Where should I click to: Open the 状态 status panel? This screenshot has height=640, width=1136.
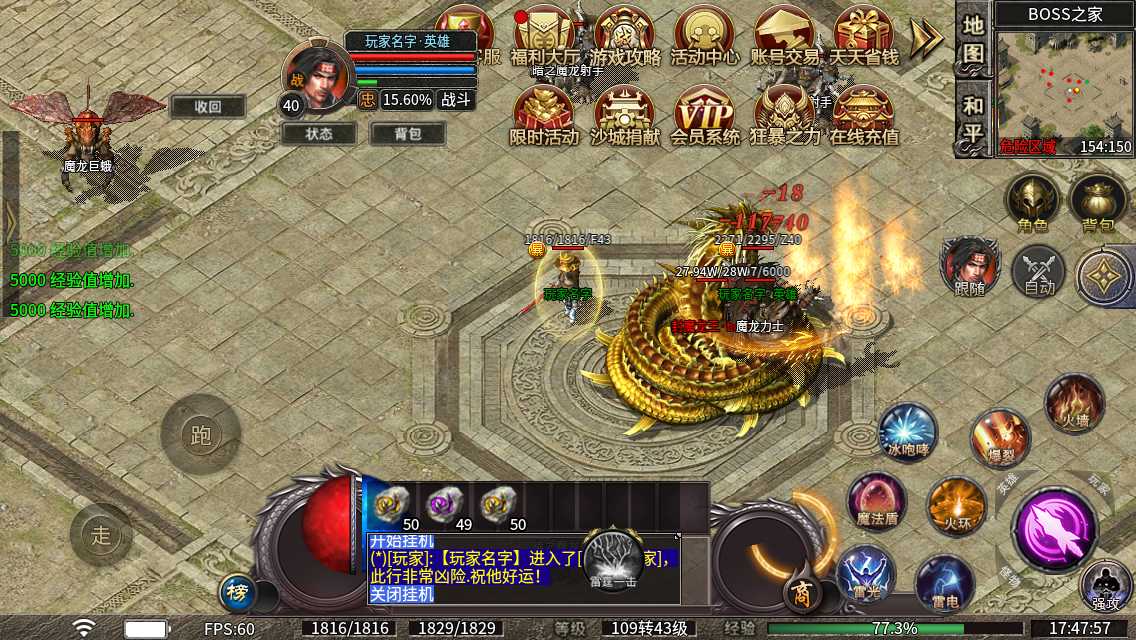[x=319, y=133]
